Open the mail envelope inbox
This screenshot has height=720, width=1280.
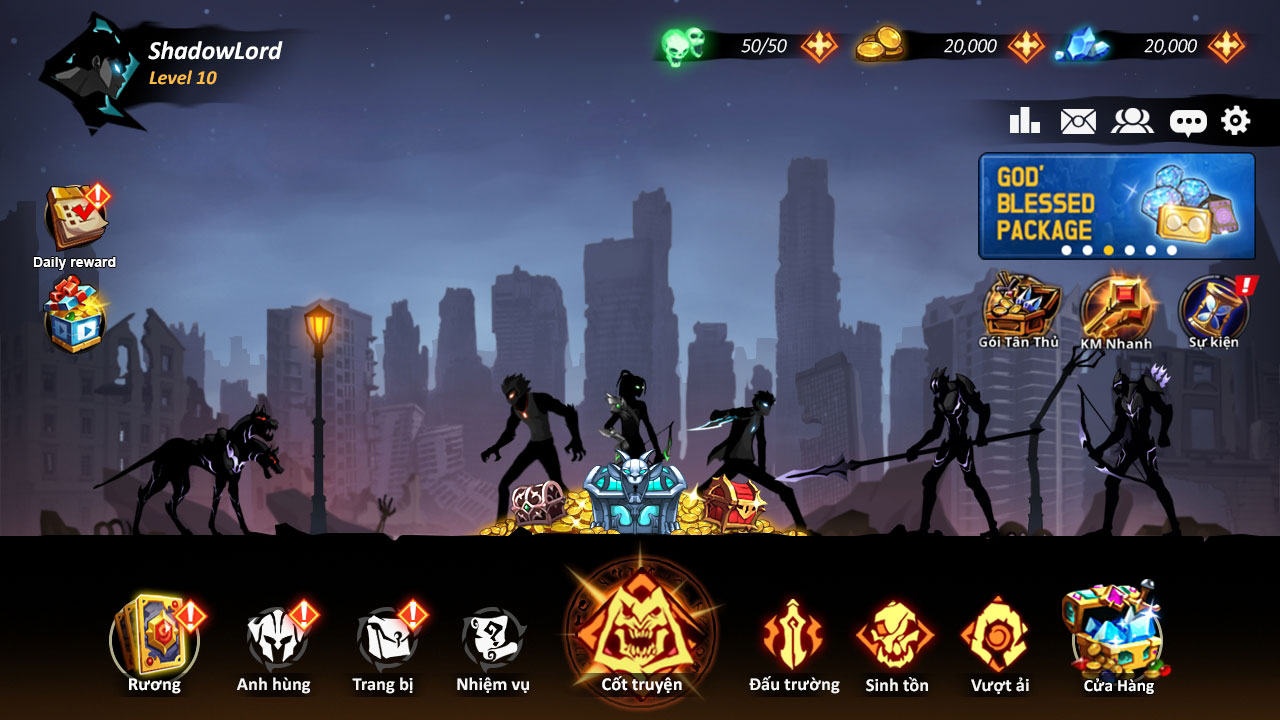coord(1078,121)
